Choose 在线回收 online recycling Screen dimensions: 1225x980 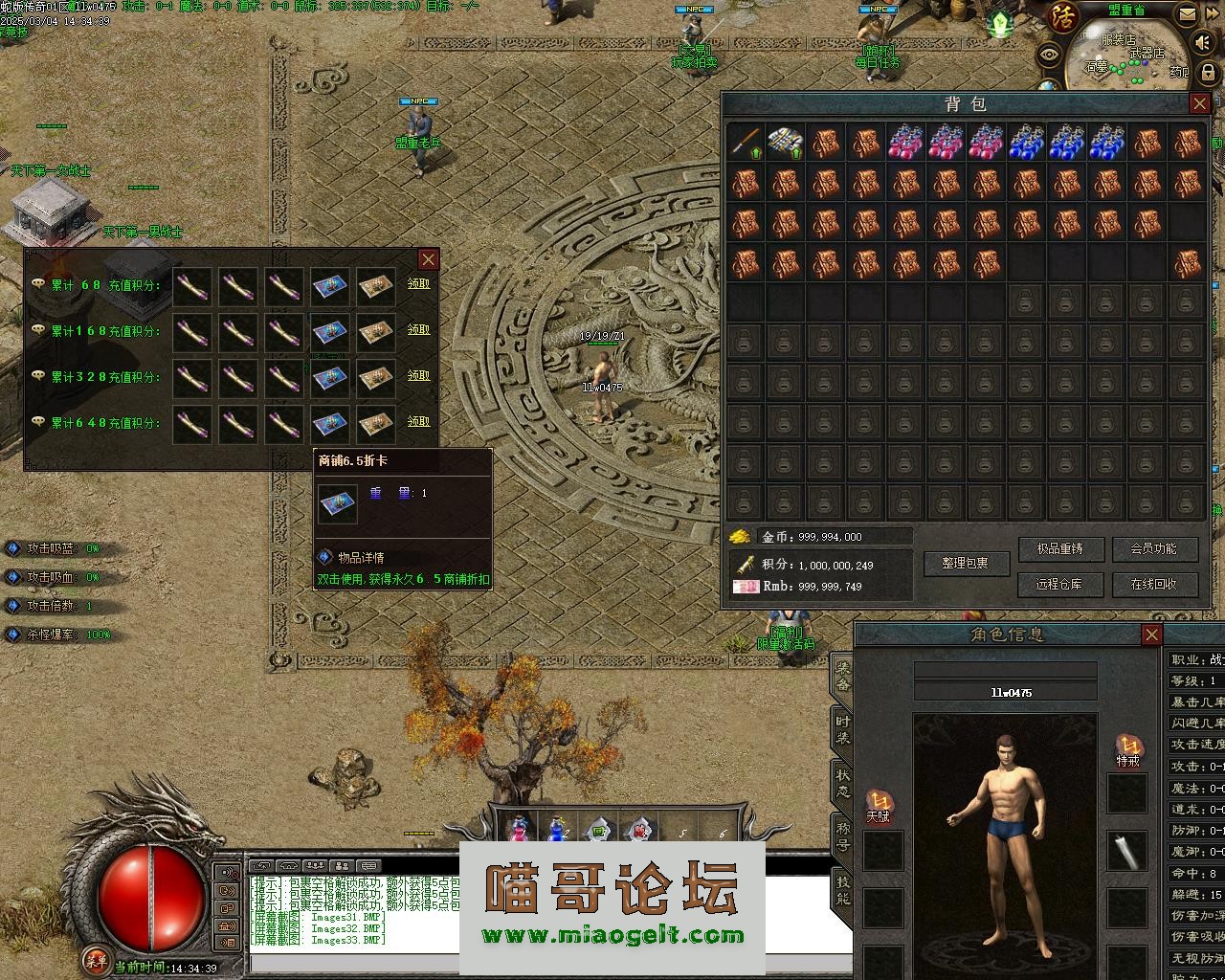(1153, 584)
